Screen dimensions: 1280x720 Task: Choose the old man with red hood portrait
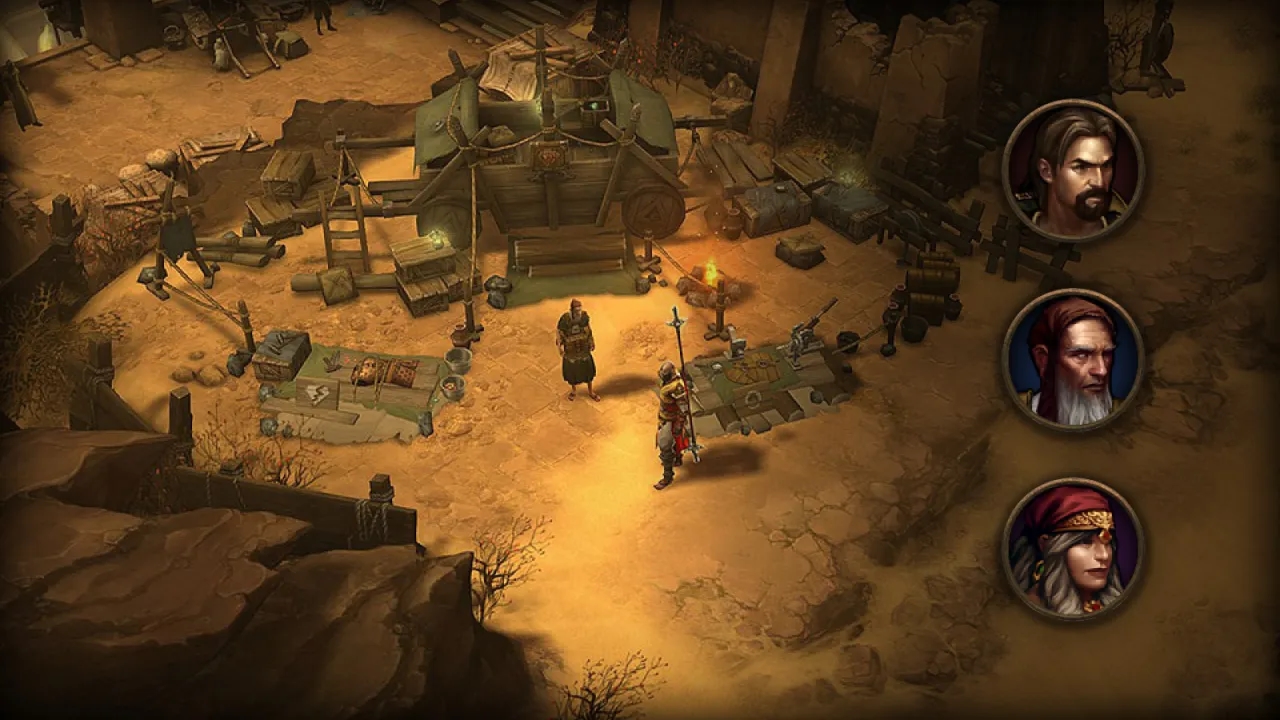point(1073,360)
